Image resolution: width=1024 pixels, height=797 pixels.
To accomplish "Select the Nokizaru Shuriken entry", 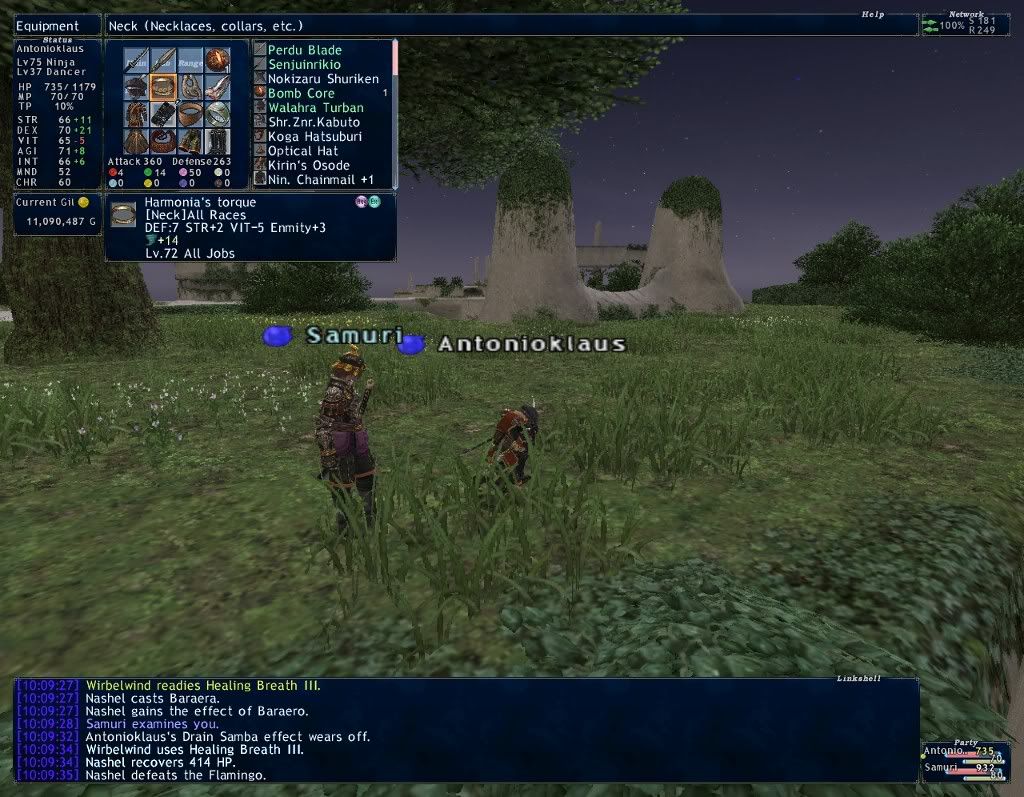I will click(322, 79).
